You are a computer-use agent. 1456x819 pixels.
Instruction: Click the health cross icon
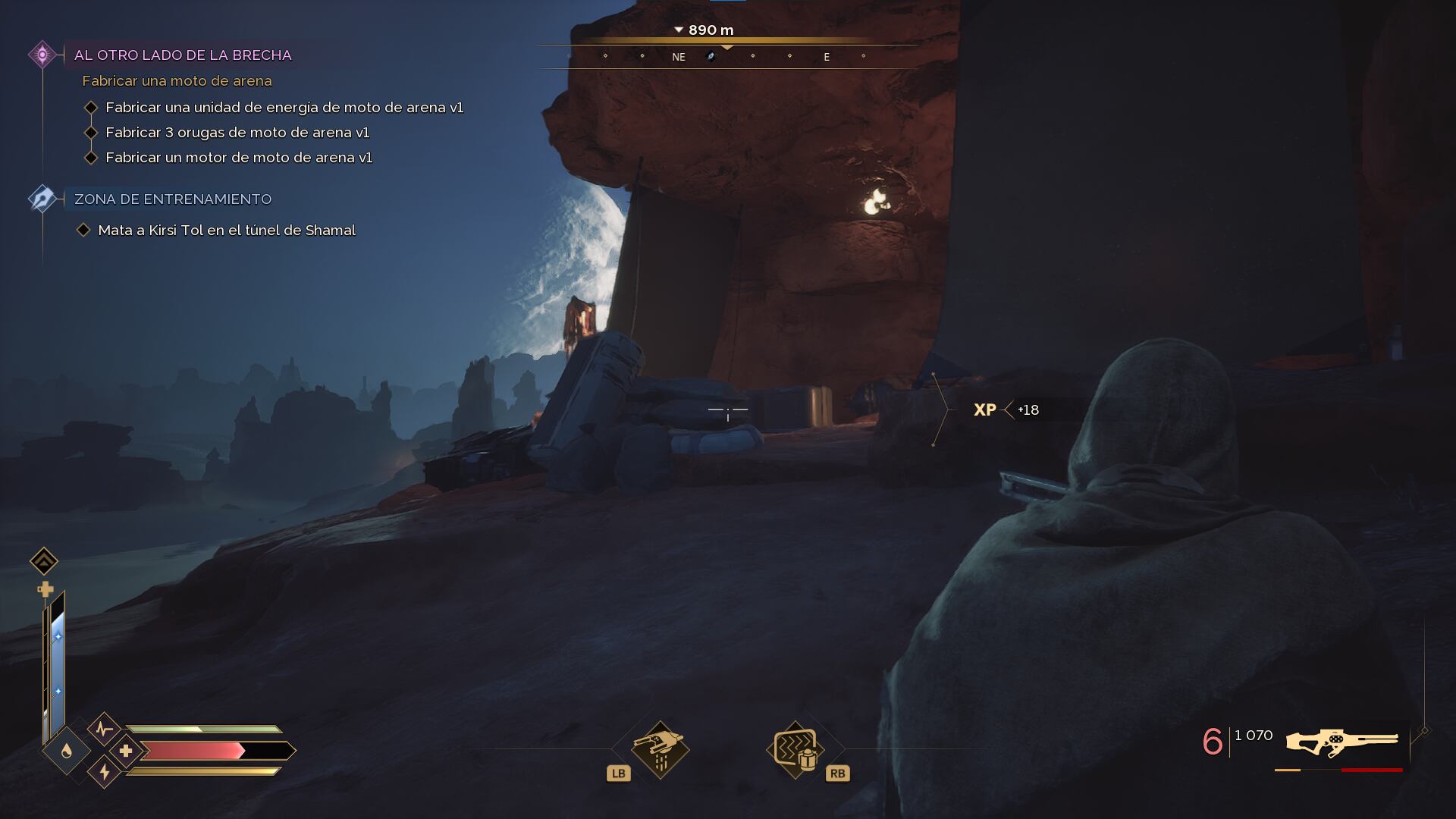(126, 751)
